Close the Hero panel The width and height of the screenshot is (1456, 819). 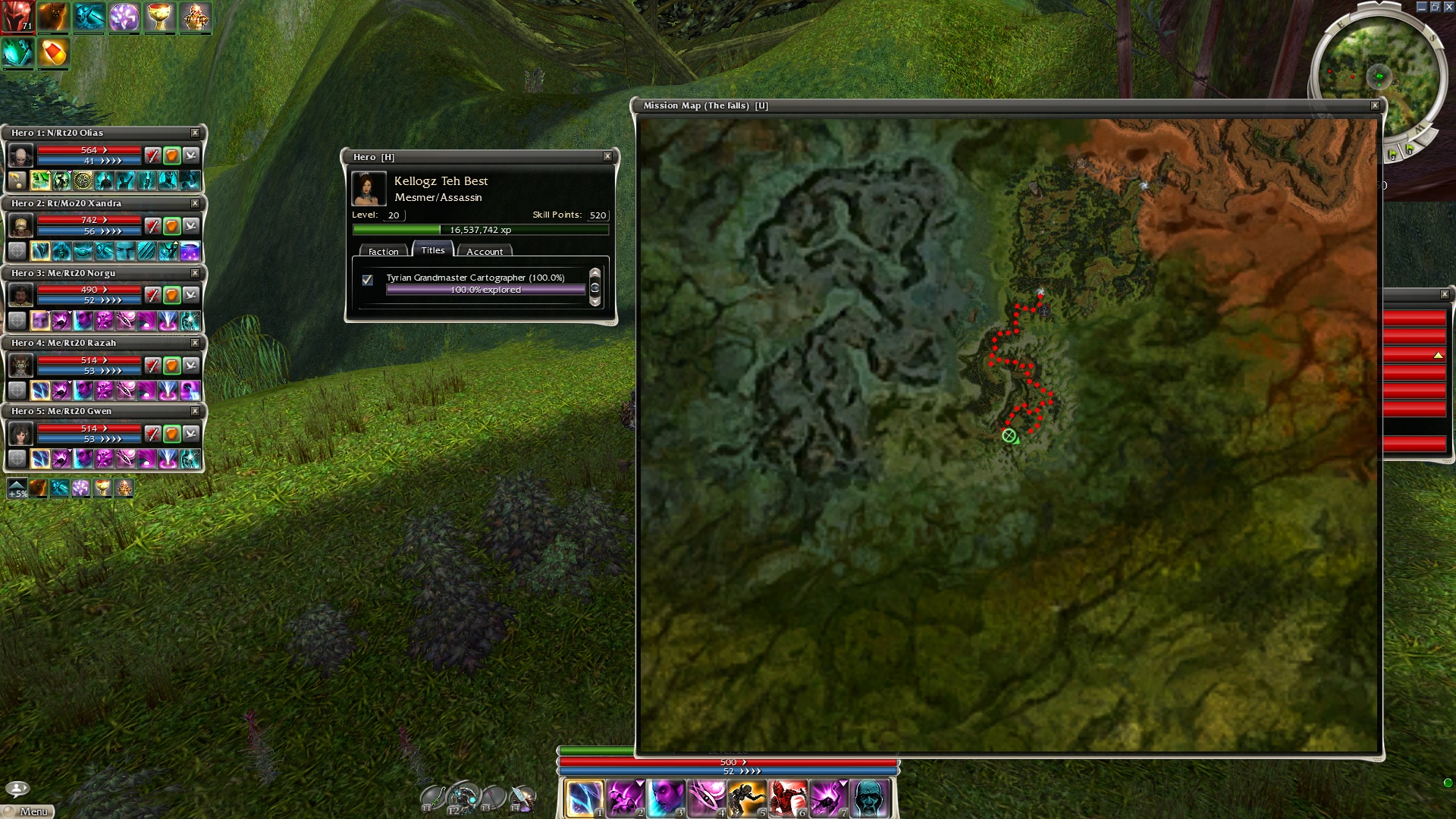point(607,156)
